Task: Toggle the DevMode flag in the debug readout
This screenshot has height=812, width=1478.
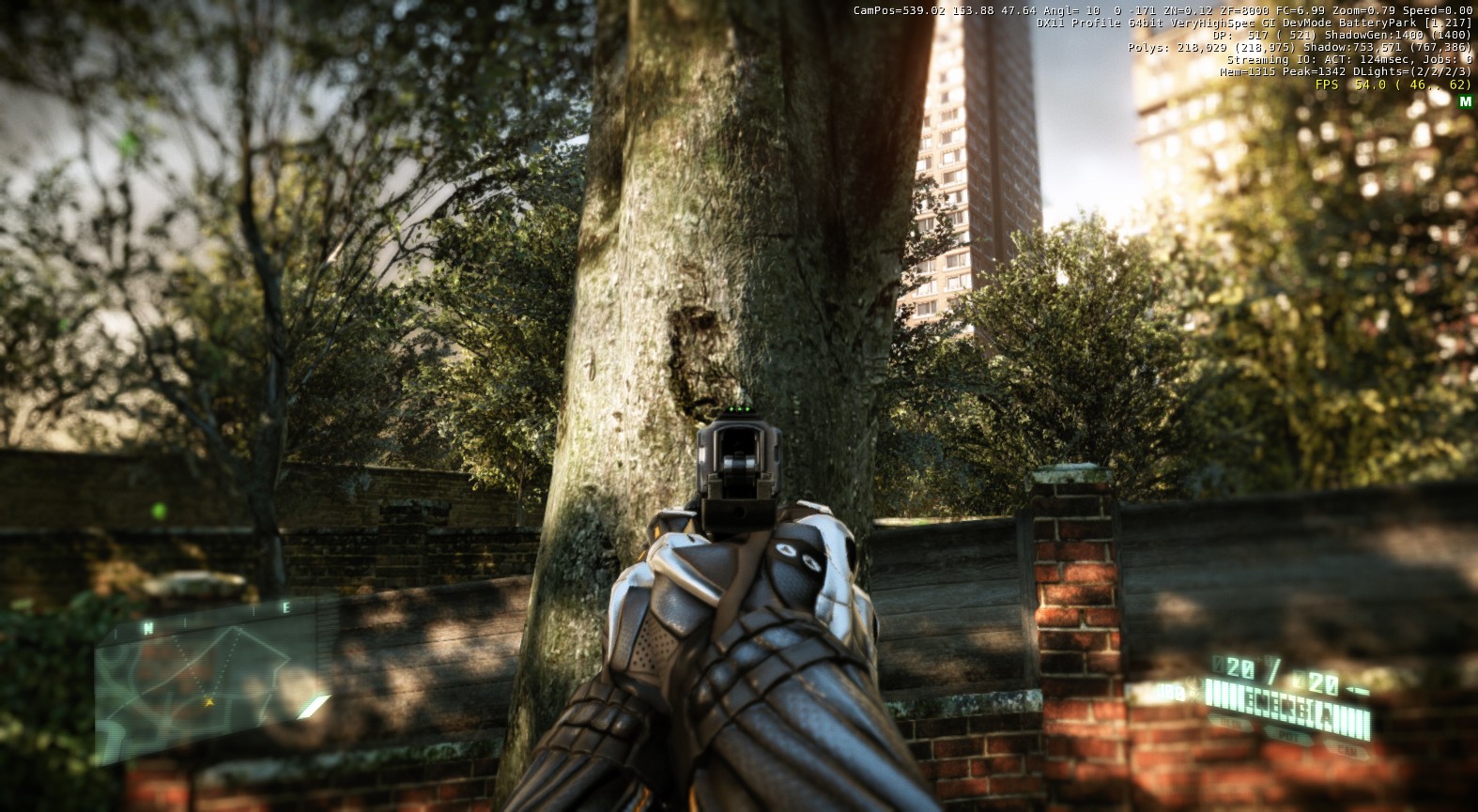Action: (1307, 23)
